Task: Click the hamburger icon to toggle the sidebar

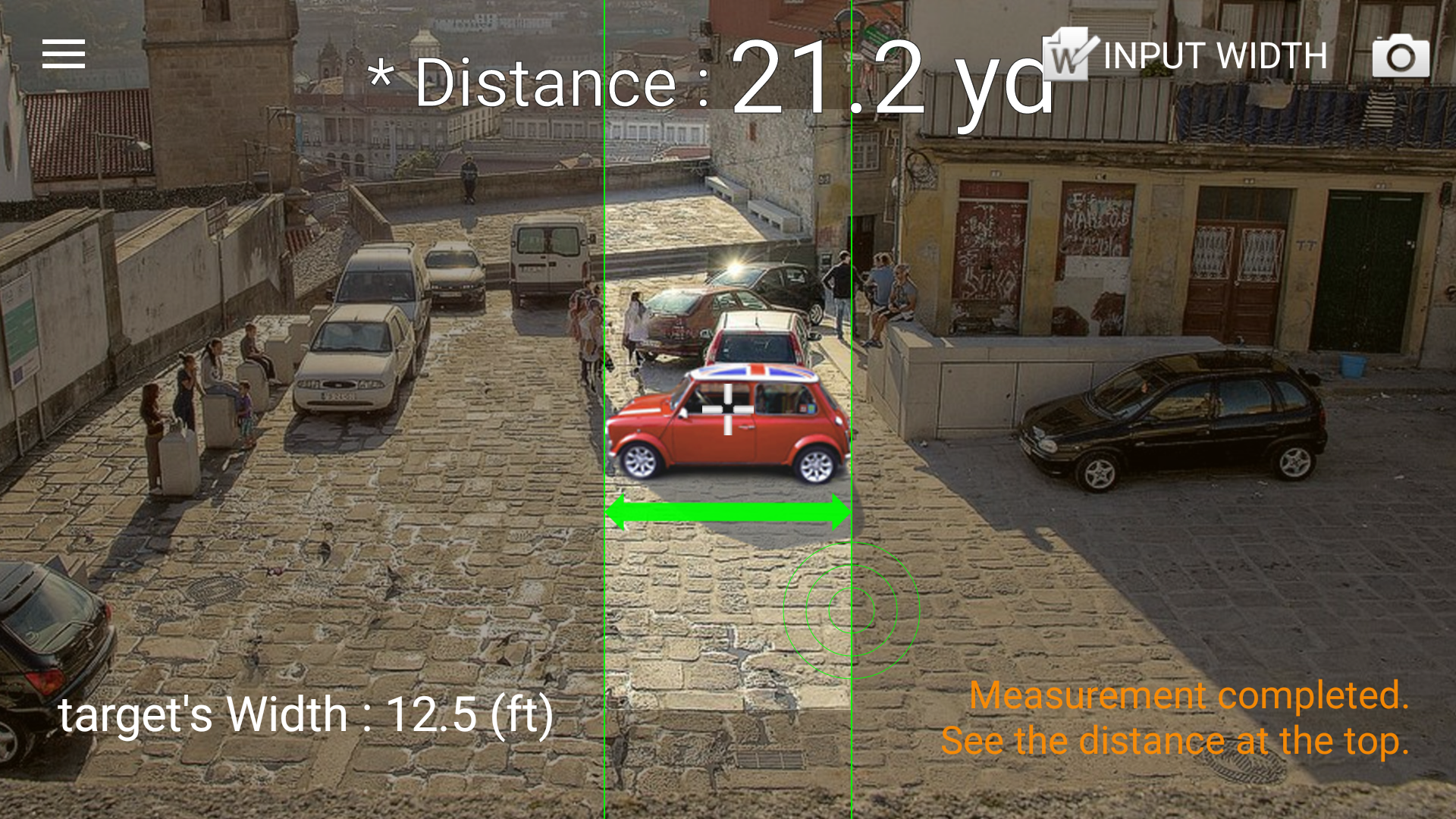Action: [64, 55]
